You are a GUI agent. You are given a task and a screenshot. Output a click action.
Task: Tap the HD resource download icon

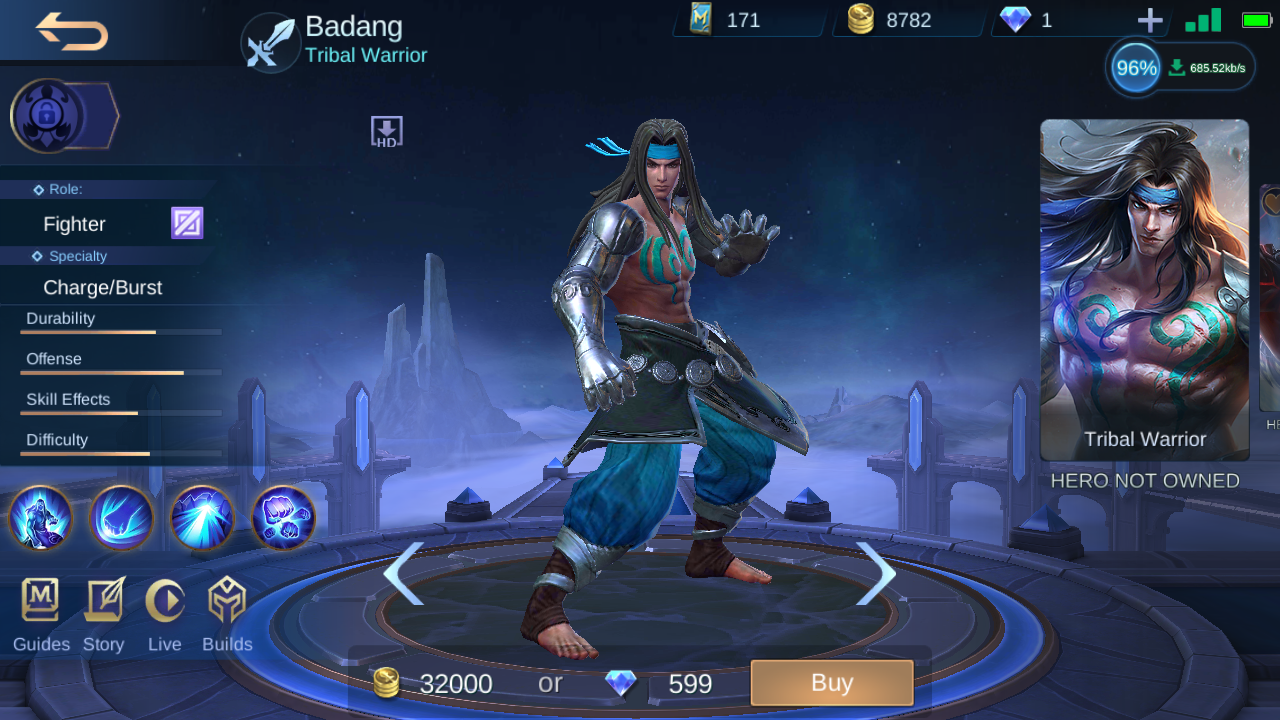[x=386, y=130]
